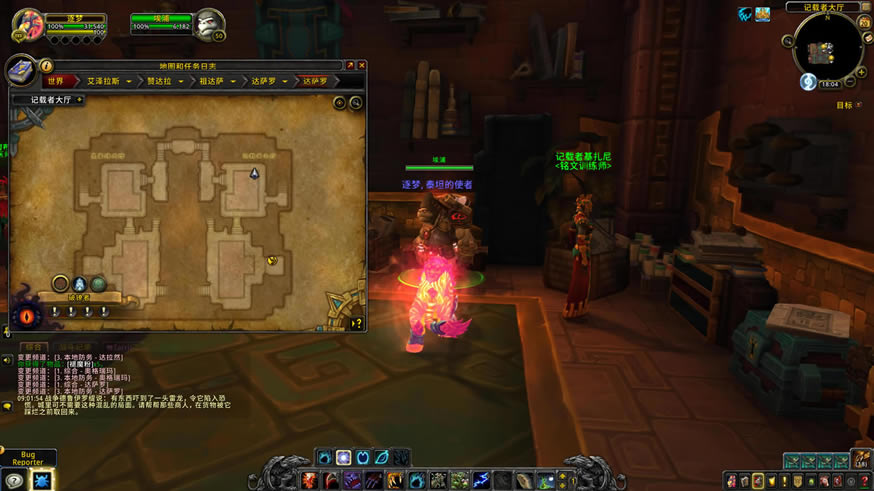Open the minimap tracking magnifier
This screenshot has height=491, width=874.
coord(788,41)
